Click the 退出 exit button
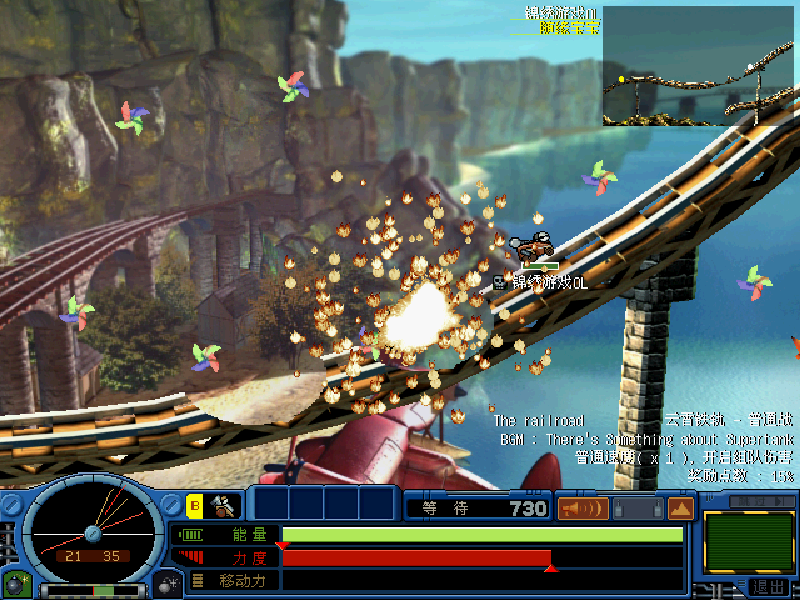The image size is (800, 600). (x=769, y=587)
